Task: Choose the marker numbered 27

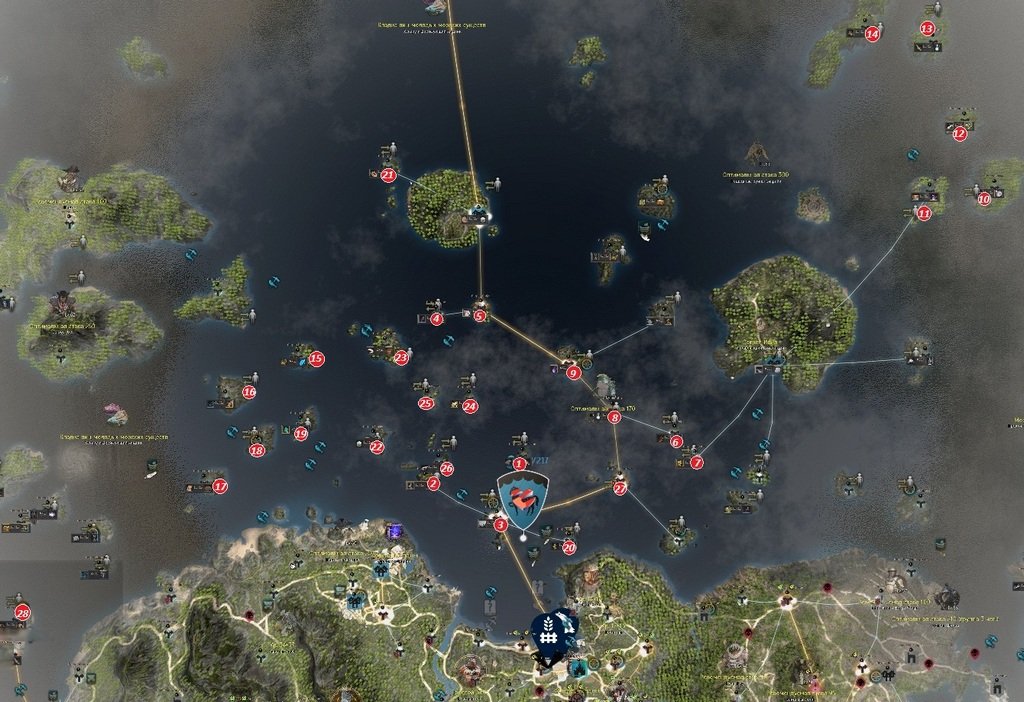Action: point(620,488)
